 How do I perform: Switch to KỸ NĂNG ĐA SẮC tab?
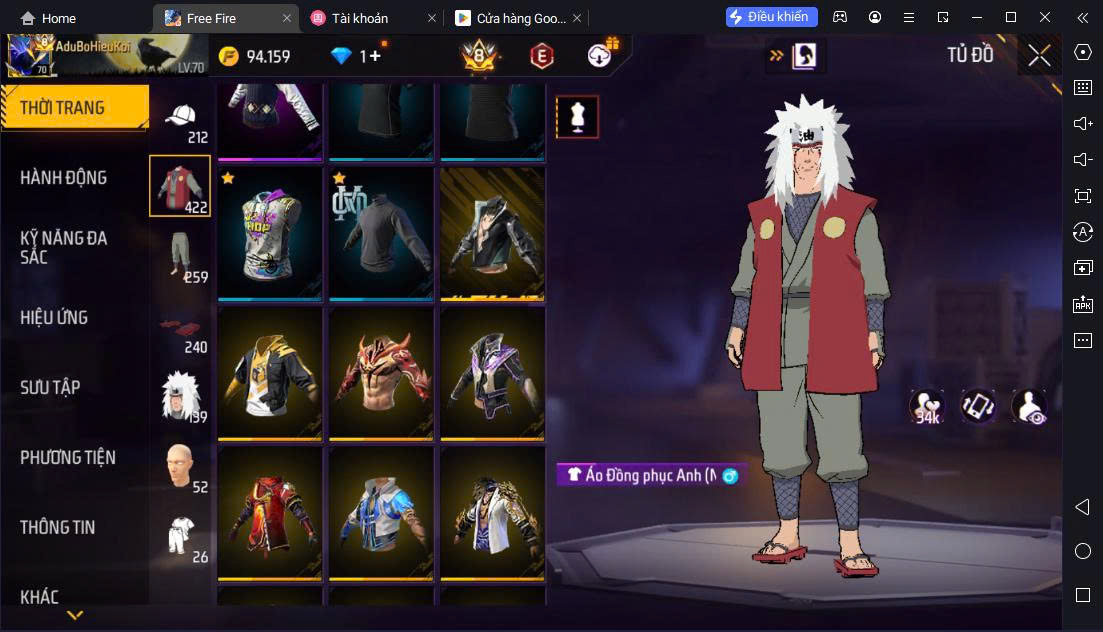click(63, 247)
